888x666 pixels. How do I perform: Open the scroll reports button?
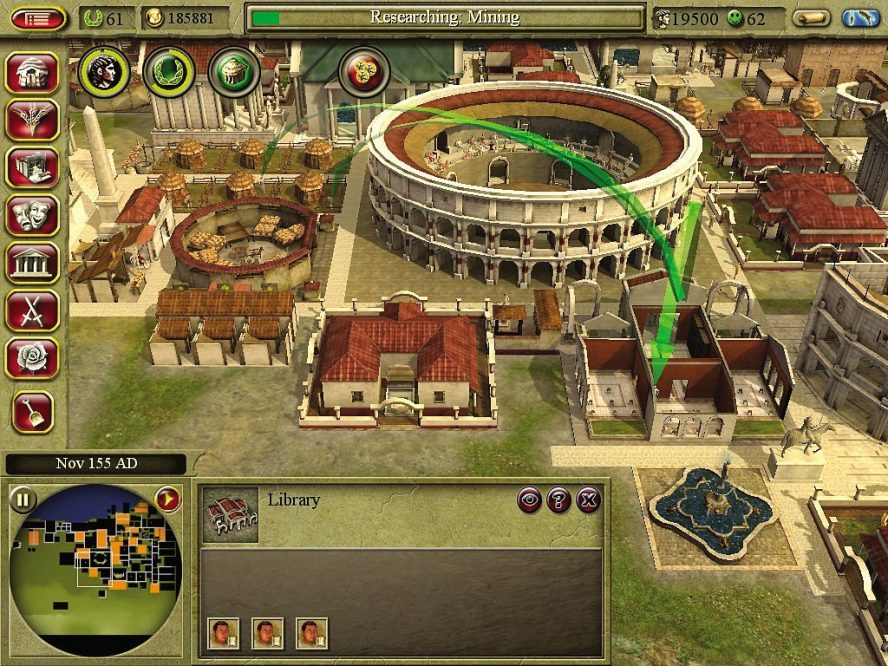pyautogui.click(x=811, y=17)
